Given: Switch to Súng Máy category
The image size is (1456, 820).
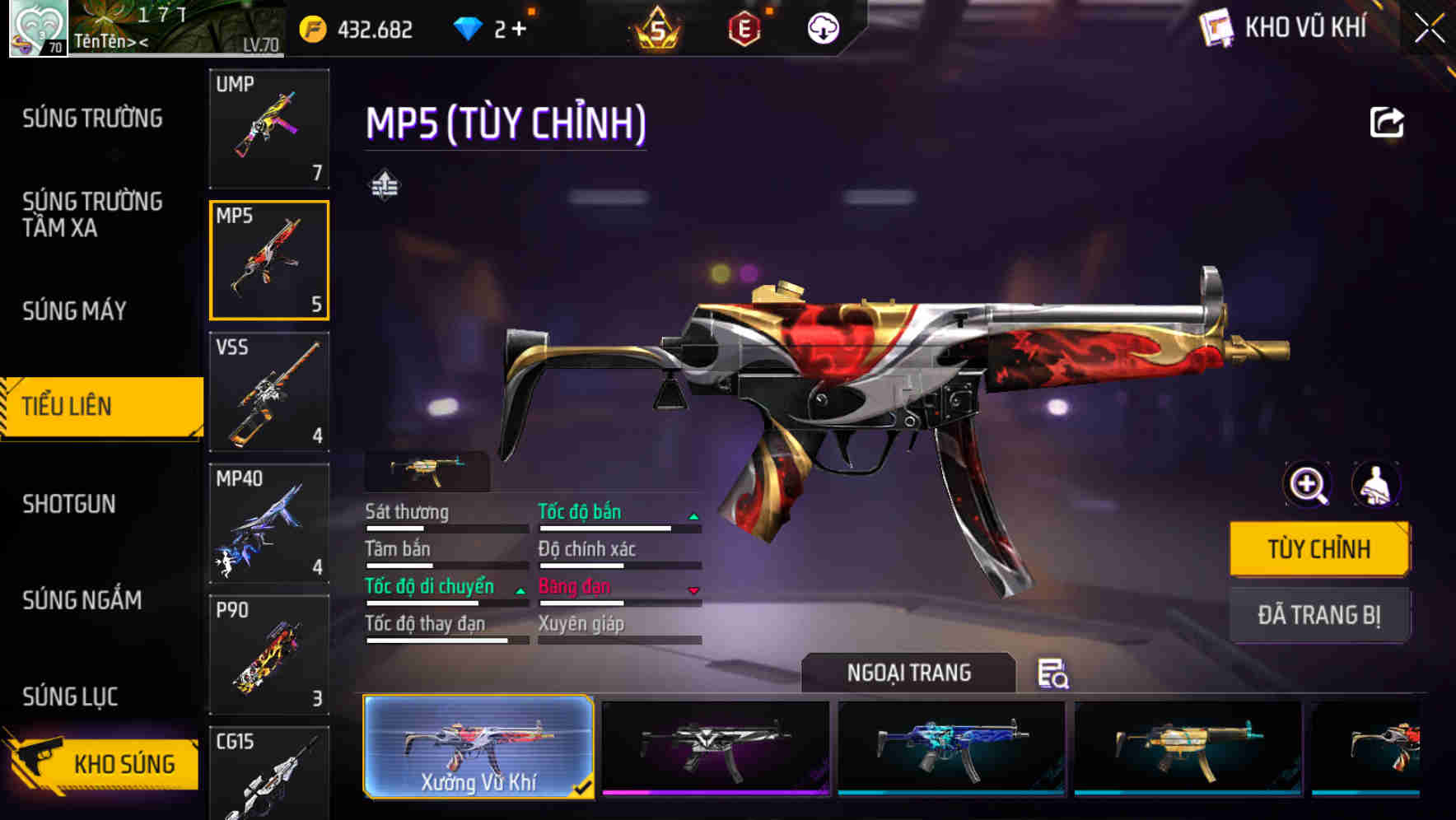Looking at the screenshot, I should coord(74,311).
